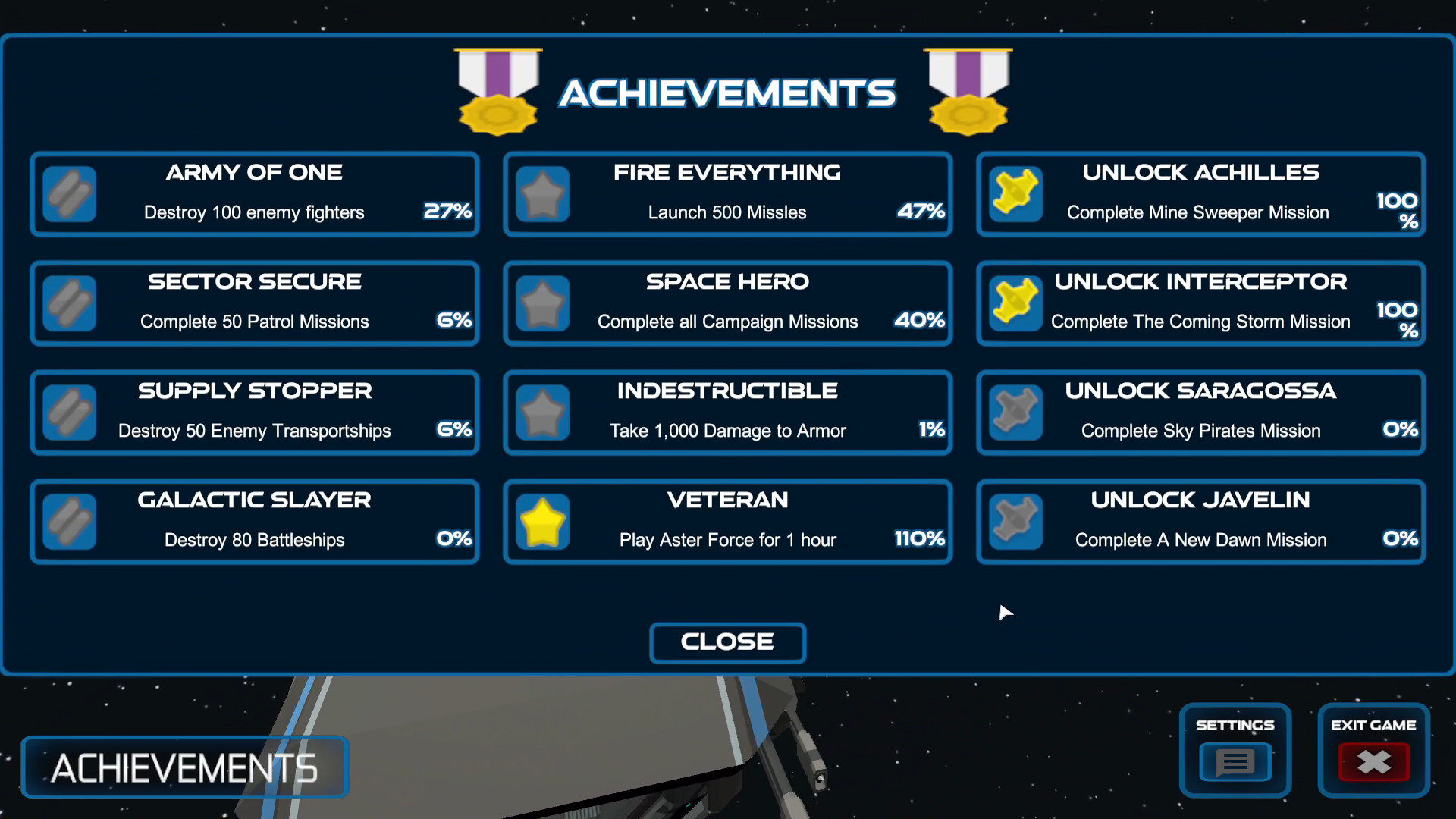The image size is (1456, 819).
Task: Select the Fire Everything star icon
Action: (543, 194)
